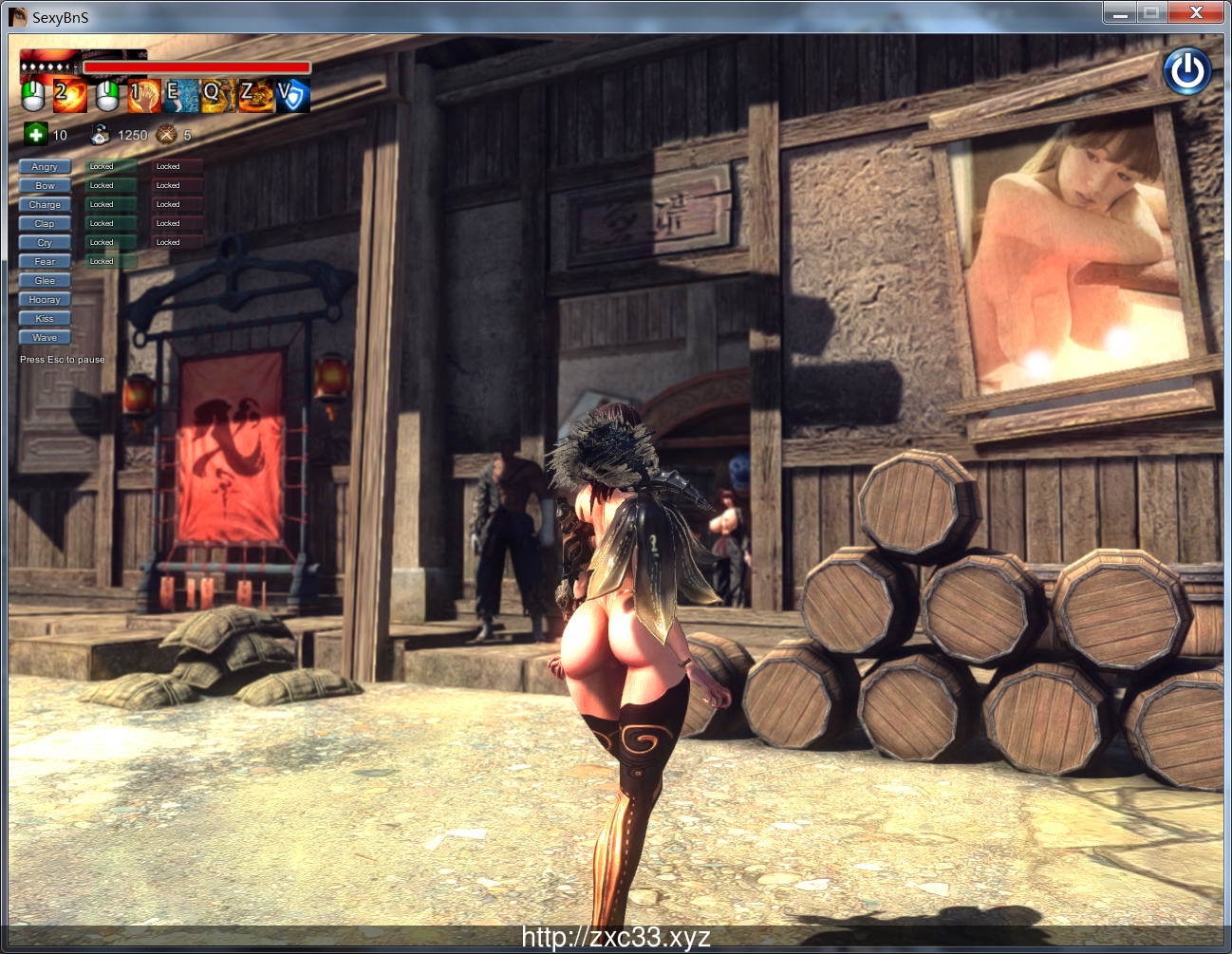Play the Angry emote

pos(44,166)
